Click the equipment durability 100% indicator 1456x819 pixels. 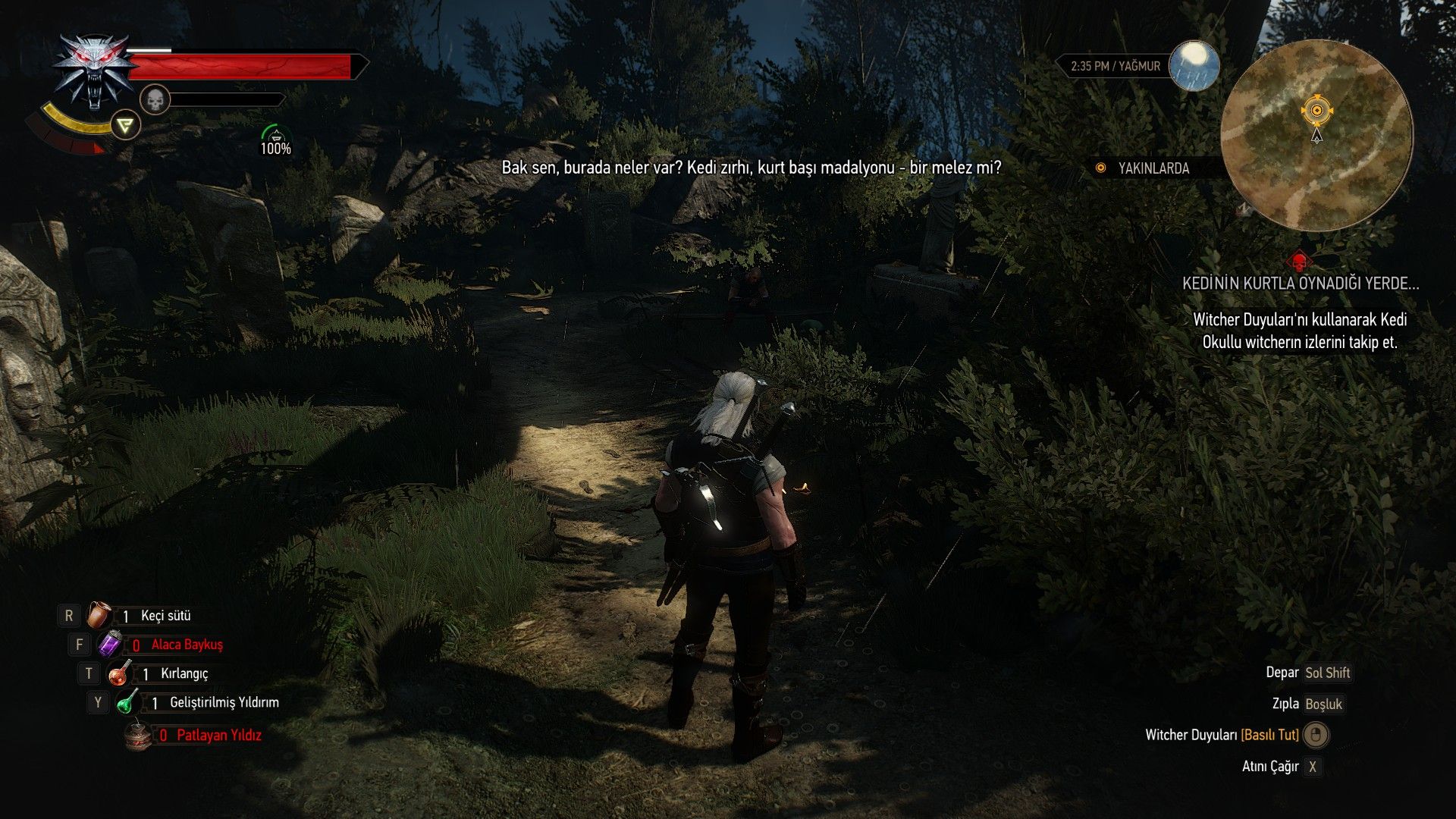click(x=276, y=141)
